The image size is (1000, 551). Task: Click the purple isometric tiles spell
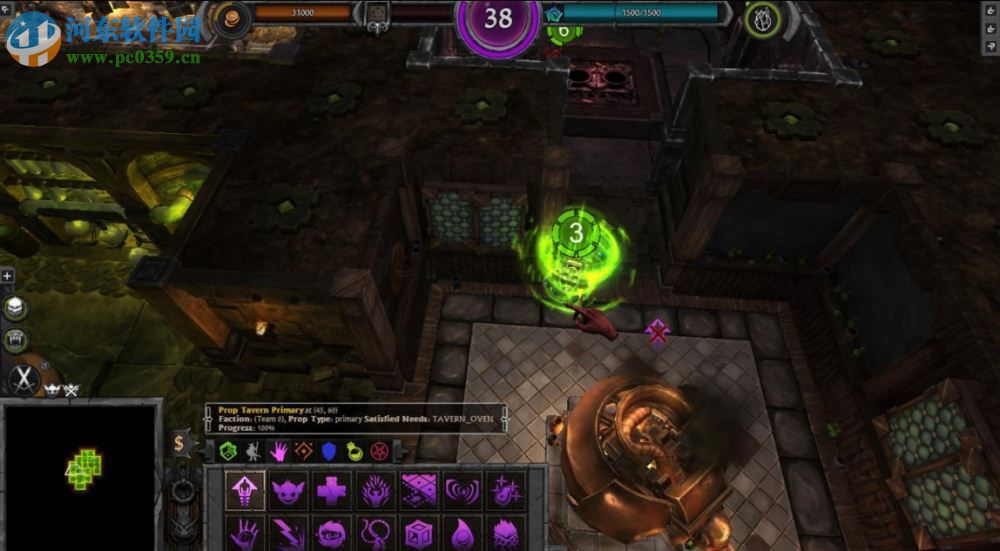(419, 491)
